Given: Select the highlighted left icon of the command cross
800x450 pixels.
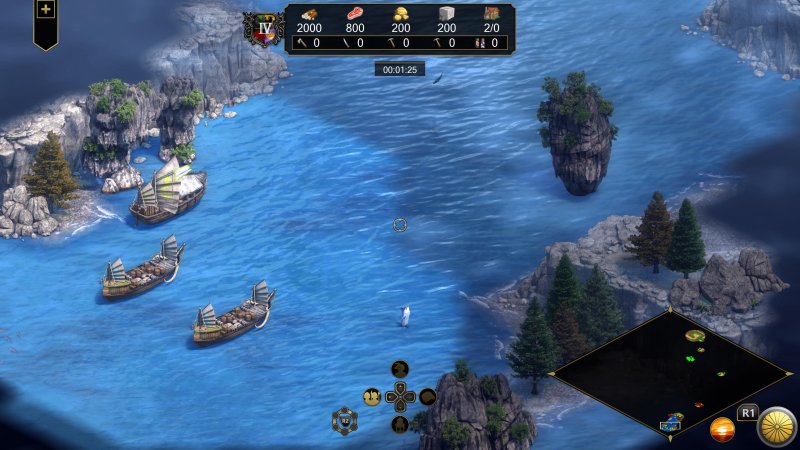Looking at the screenshot, I should [372, 397].
